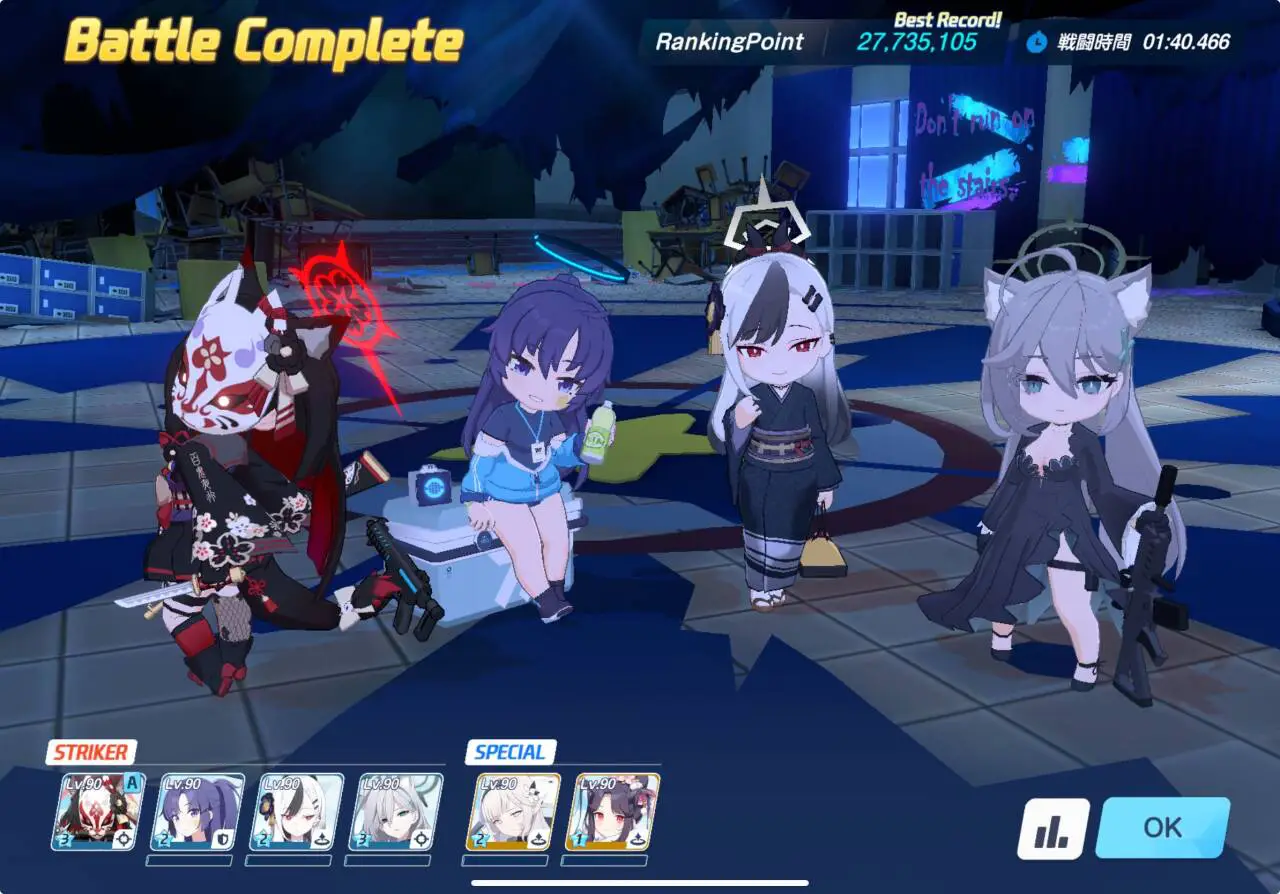Choose the dark-haired red-eyed special portrait
This screenshot has width=1280, height=894.
pos(614,812)
